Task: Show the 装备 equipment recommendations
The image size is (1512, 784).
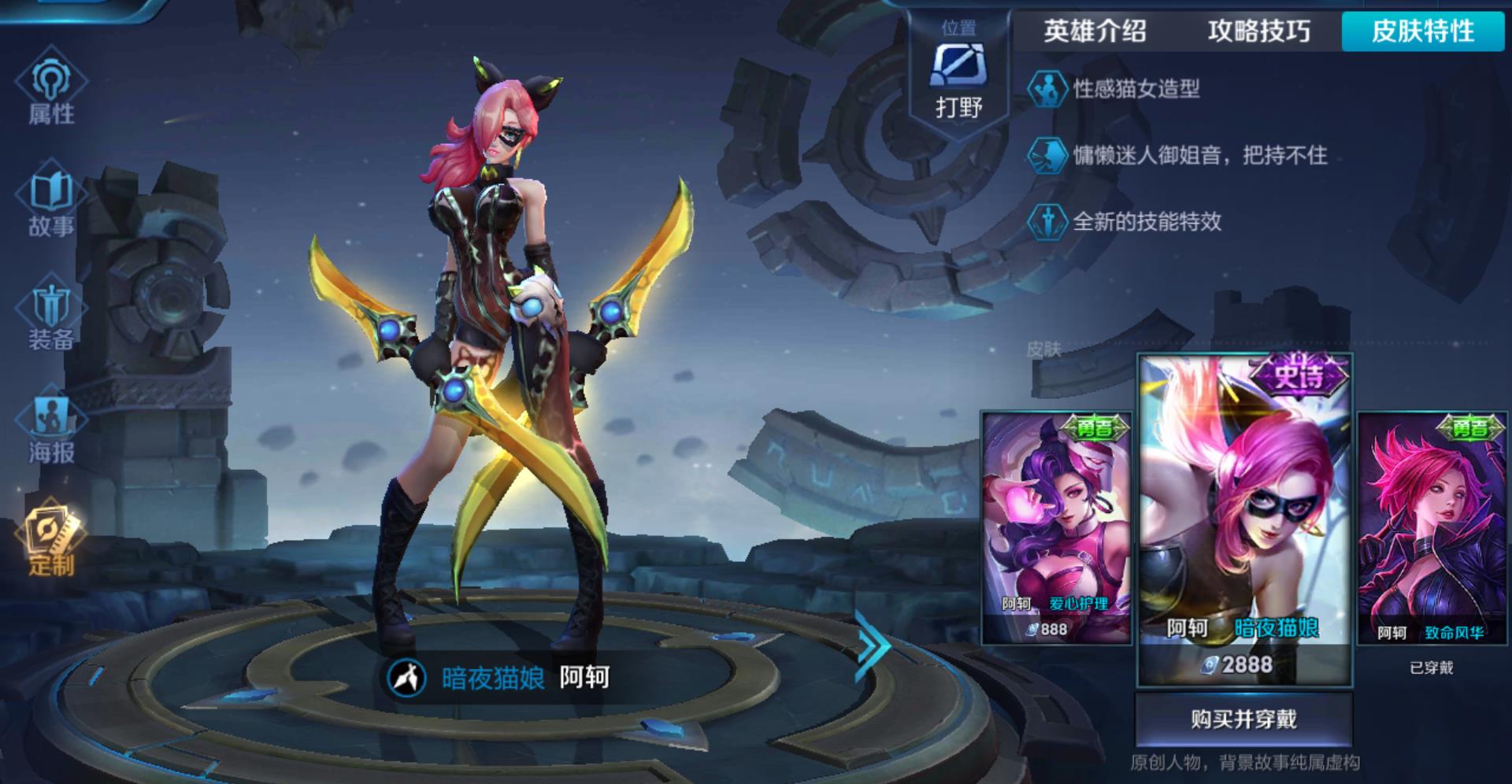Action: [x=51, y=315]
